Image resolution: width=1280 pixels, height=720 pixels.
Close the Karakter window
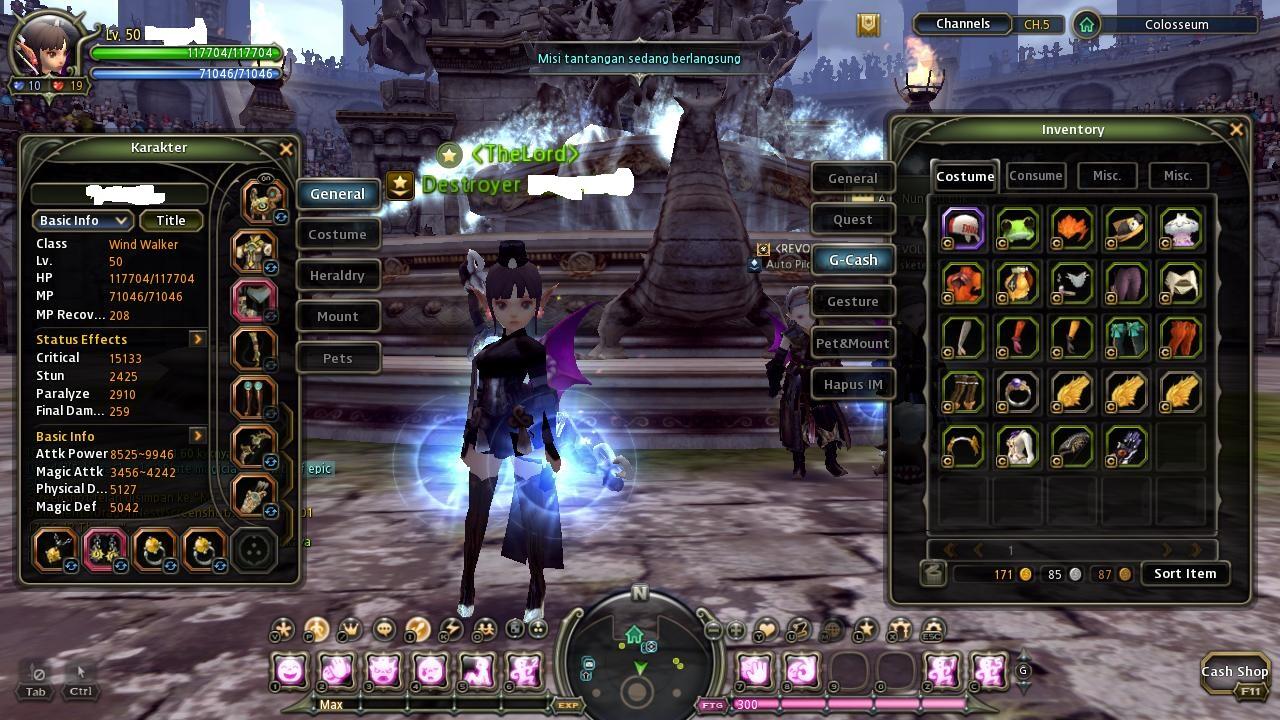(x=286, y=149)
